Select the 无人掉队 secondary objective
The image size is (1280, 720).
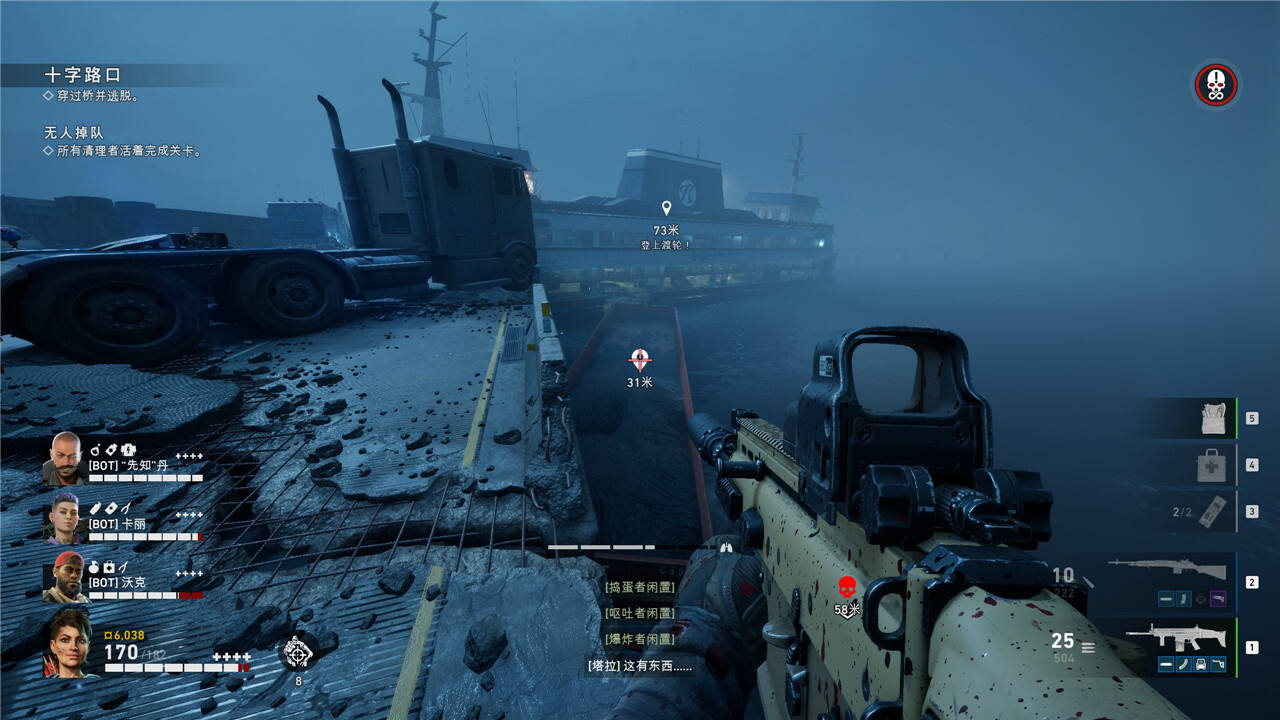73,133
